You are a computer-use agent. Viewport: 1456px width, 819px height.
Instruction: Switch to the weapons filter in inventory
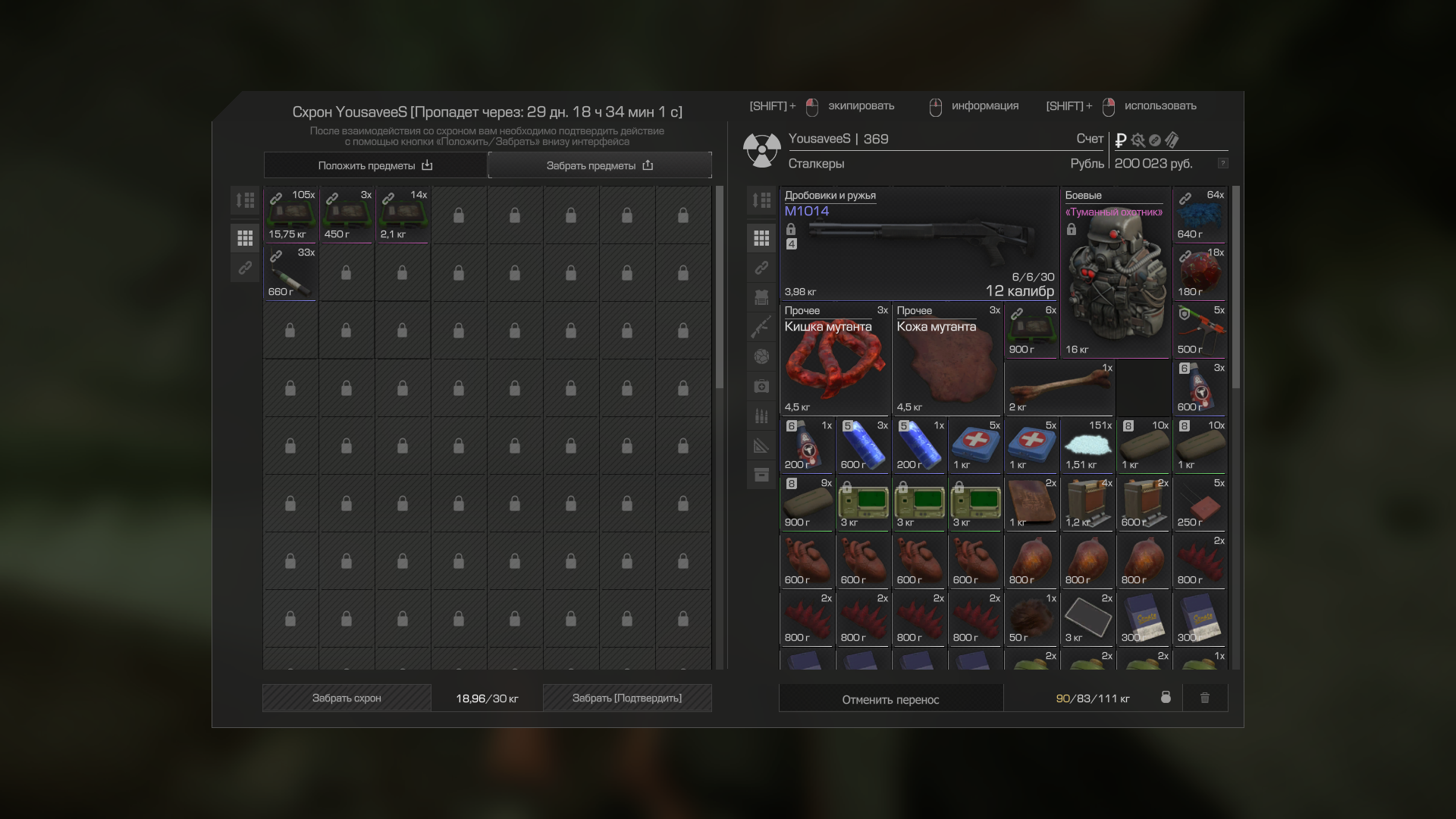[761, 327]
